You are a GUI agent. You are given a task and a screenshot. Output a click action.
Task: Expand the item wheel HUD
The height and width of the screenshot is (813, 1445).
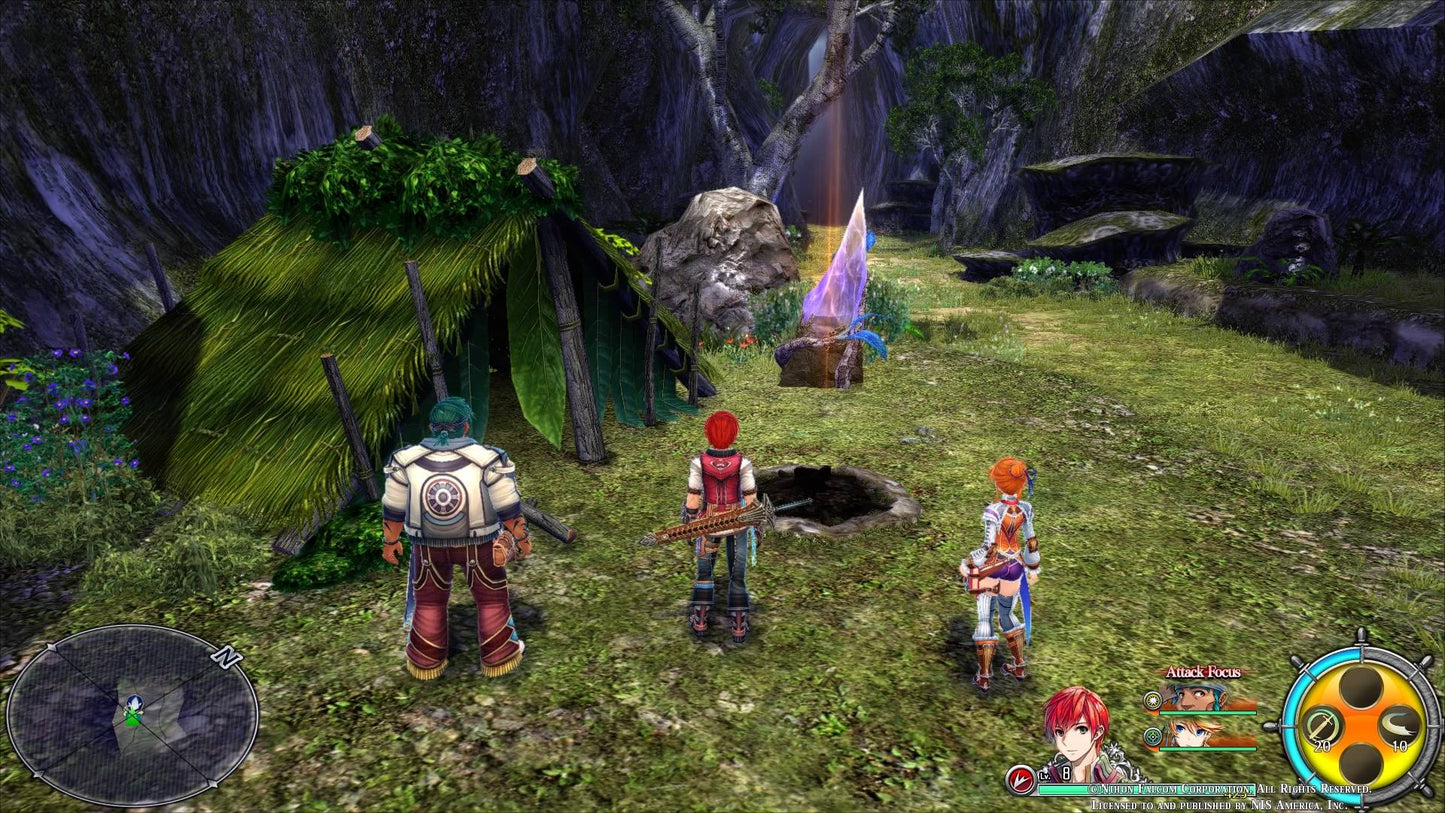(x=1360, y=723)
